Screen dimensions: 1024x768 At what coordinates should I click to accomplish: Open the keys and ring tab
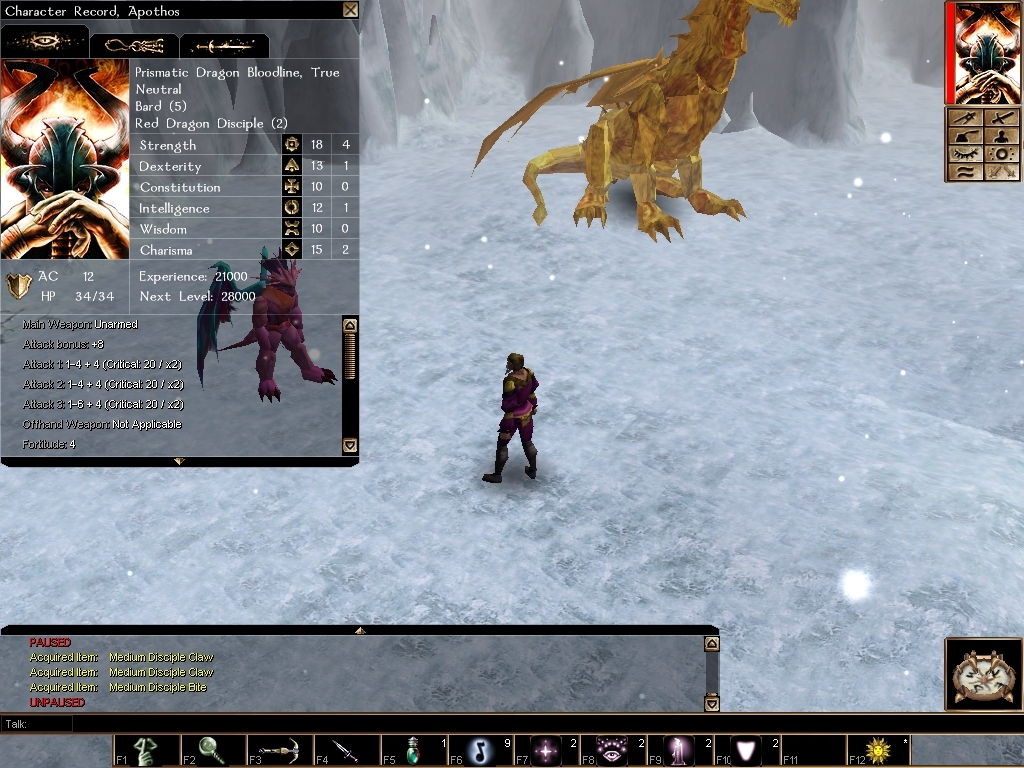coord(134,45)
